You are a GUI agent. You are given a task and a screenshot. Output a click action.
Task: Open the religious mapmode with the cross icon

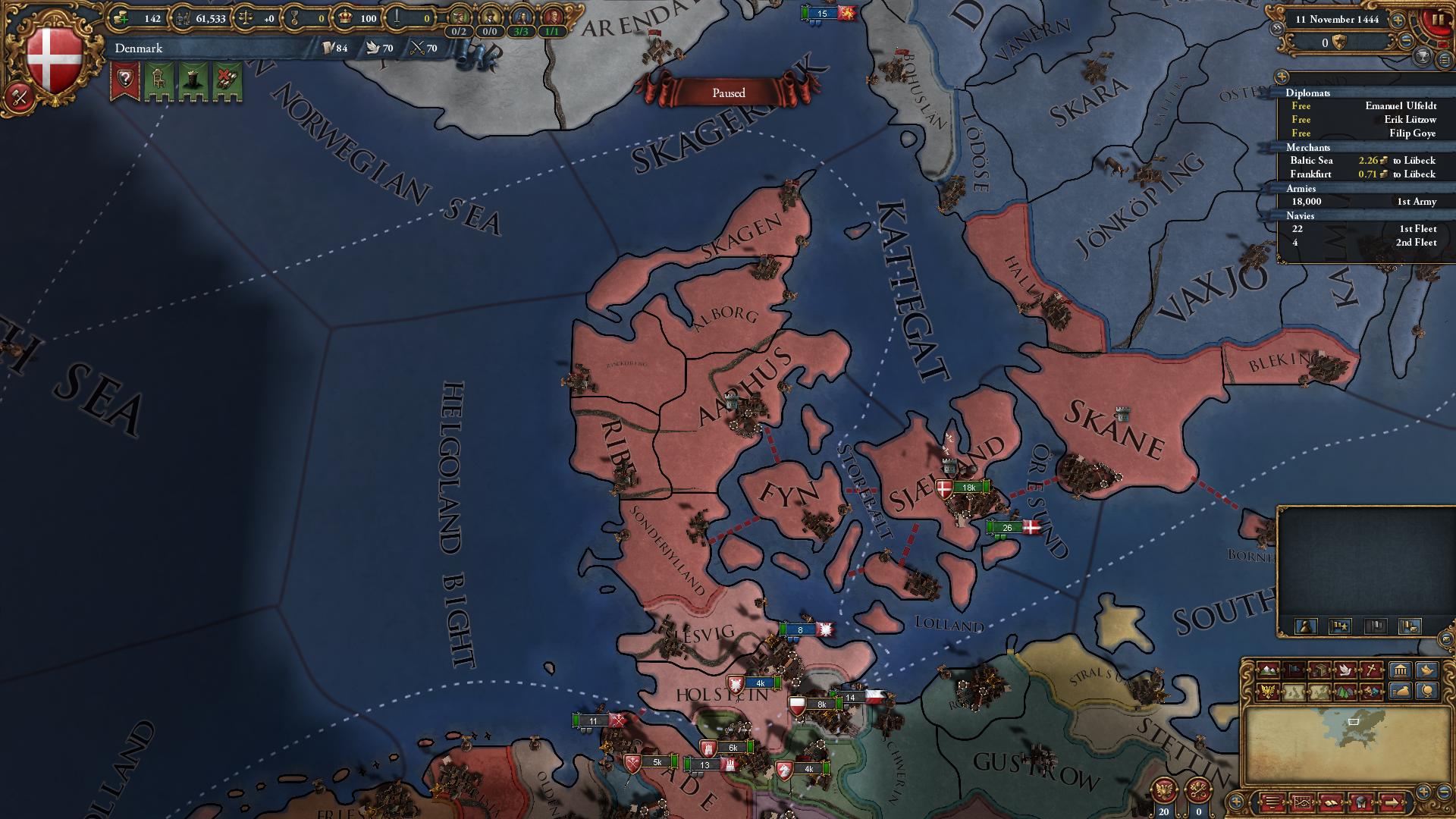(x=1371, y=671)
